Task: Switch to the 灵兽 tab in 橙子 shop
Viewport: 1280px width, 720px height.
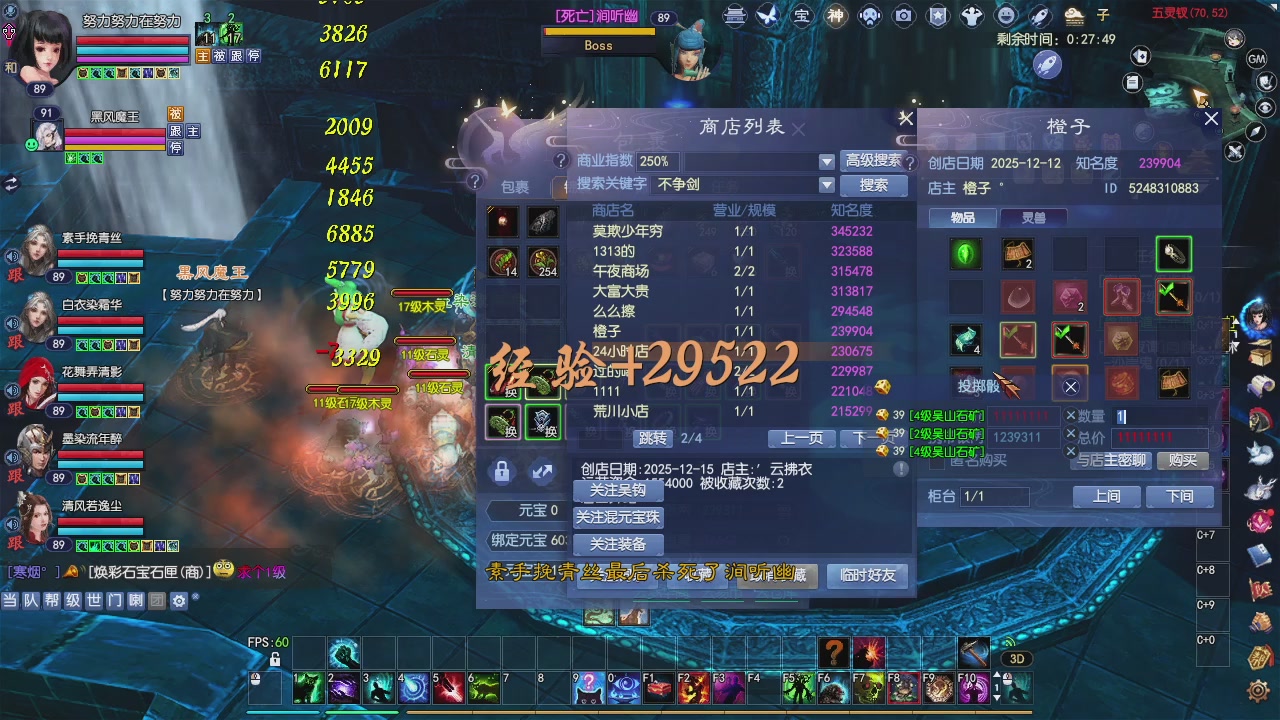Action: pyautogui.click(x=1035, y=216)
